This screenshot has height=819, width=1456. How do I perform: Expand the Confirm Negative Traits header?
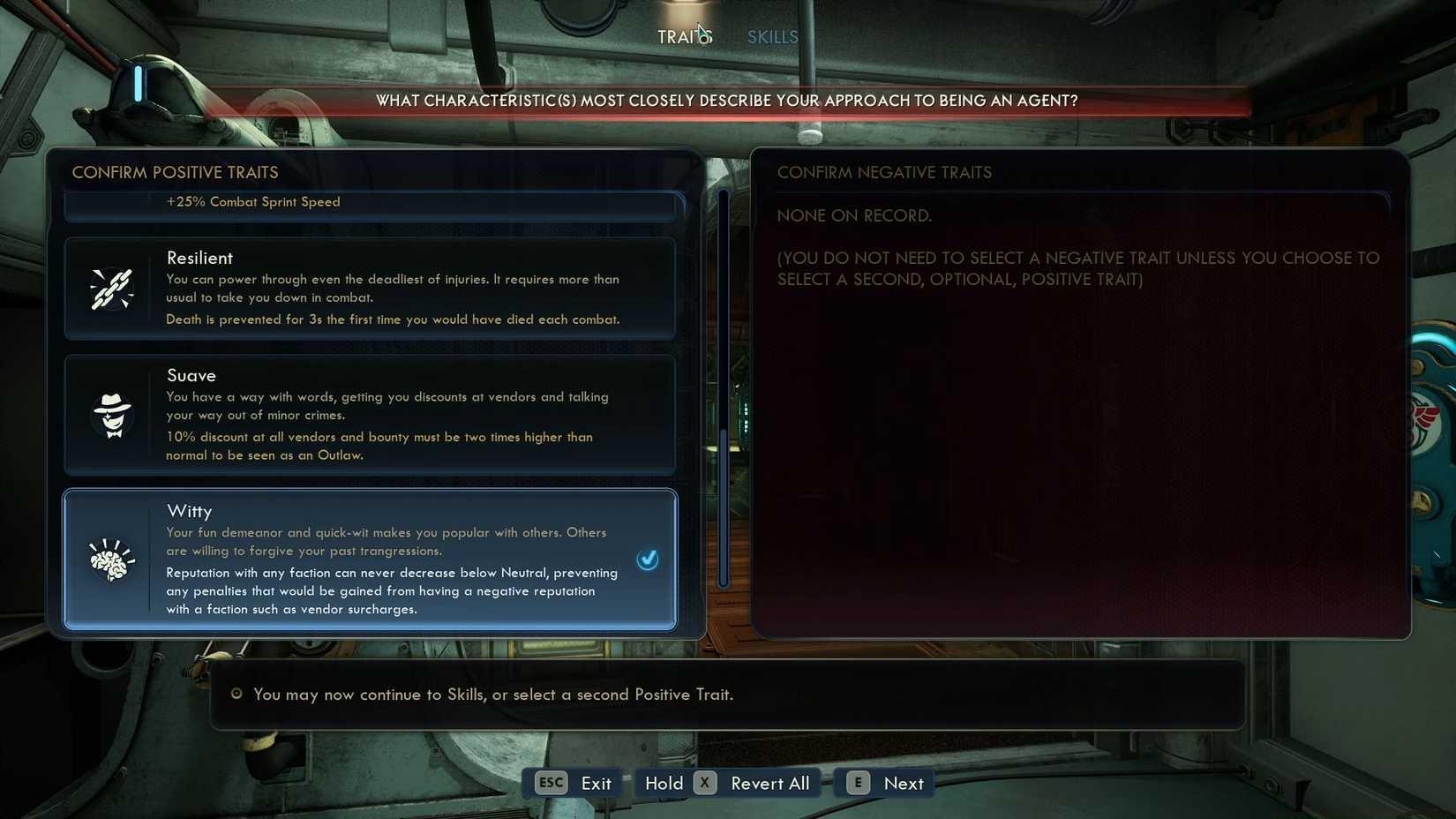tap(884, 172)
